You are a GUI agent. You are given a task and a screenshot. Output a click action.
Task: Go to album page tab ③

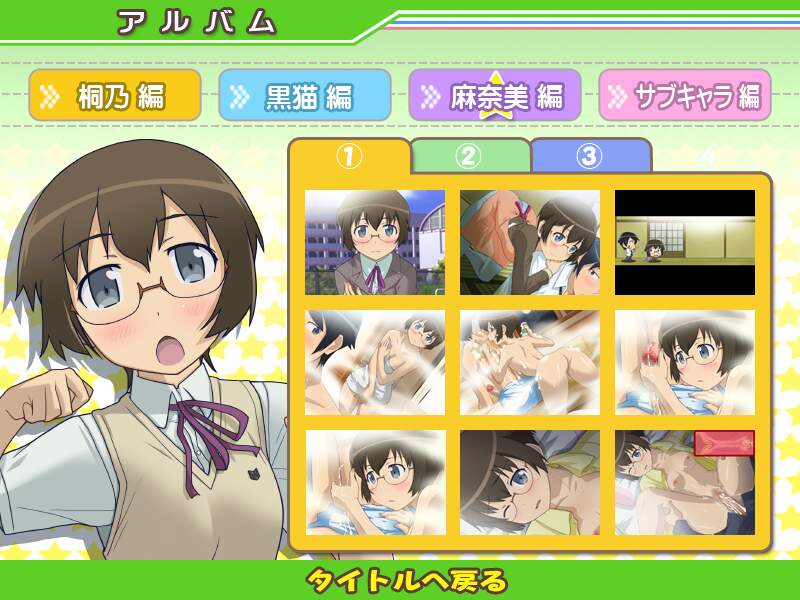click(590, 156)
